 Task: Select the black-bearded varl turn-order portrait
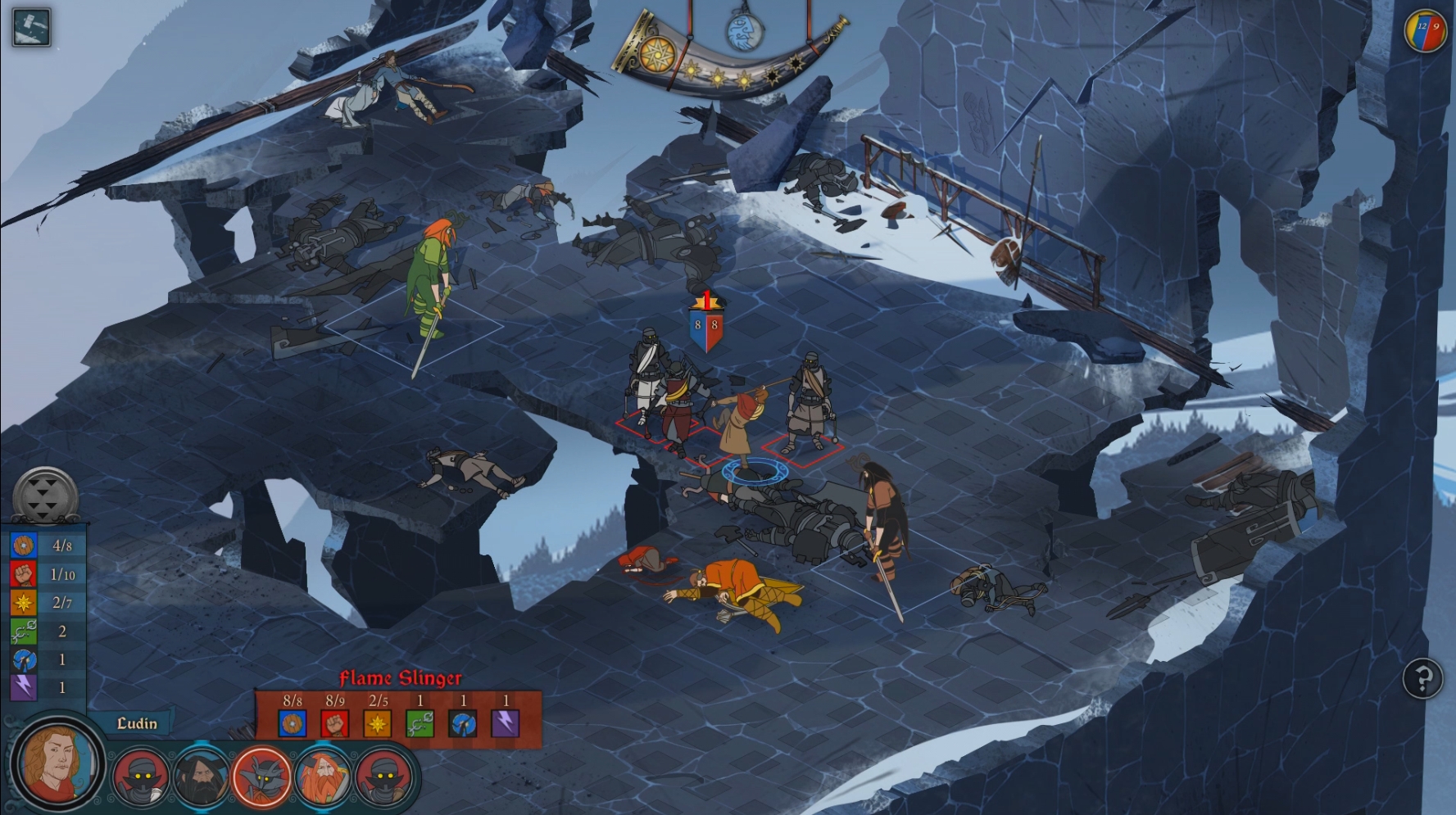[x=201, y=777]
